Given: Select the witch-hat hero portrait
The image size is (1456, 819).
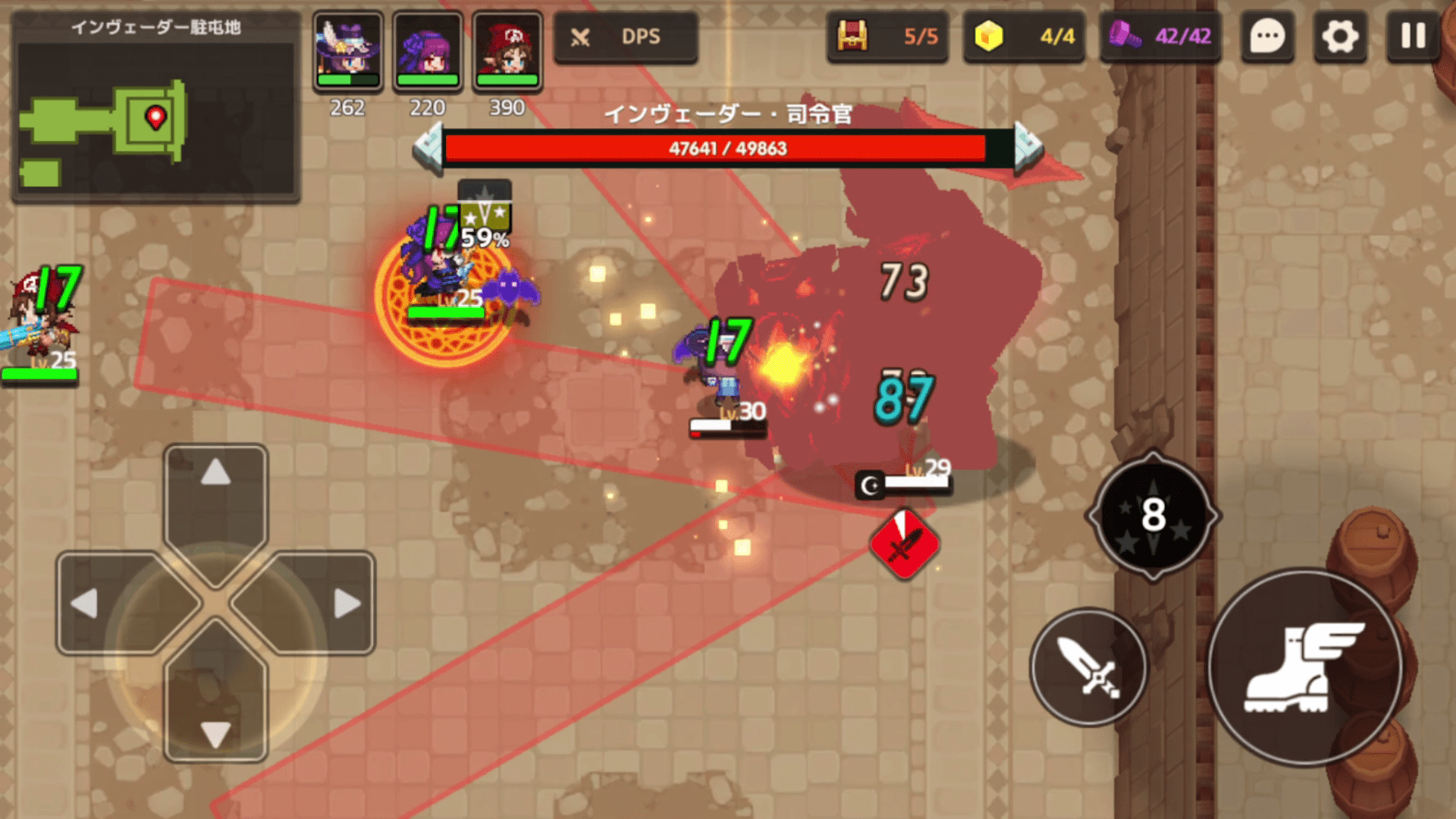Looking at the screenshot, I should pyautogui.click(x=348, y=50).
